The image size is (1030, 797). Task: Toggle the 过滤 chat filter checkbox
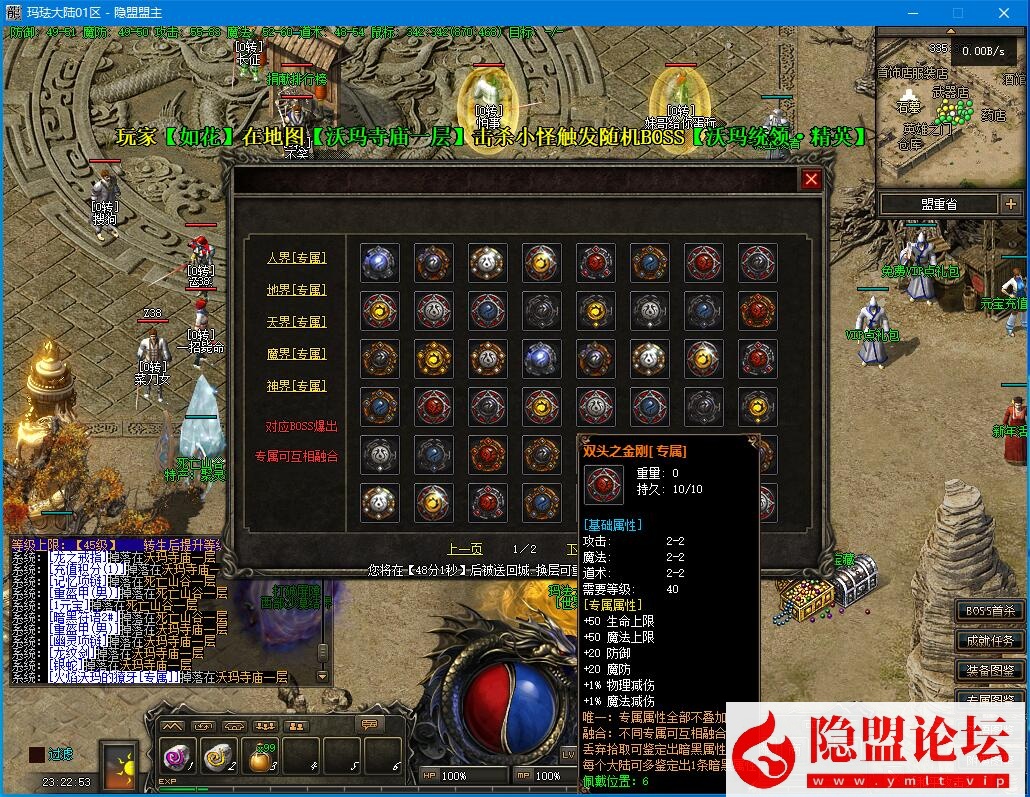[36, 755]
